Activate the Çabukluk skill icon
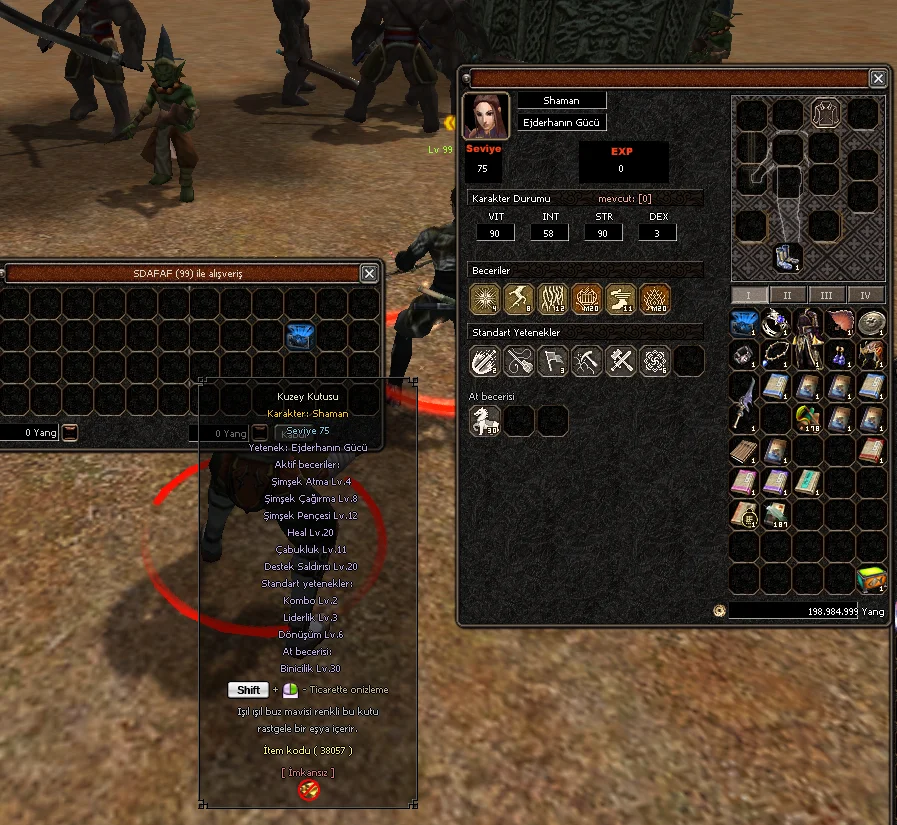This screenshot has width=897, height=825. pyautogui.click(x=621, y=298)
